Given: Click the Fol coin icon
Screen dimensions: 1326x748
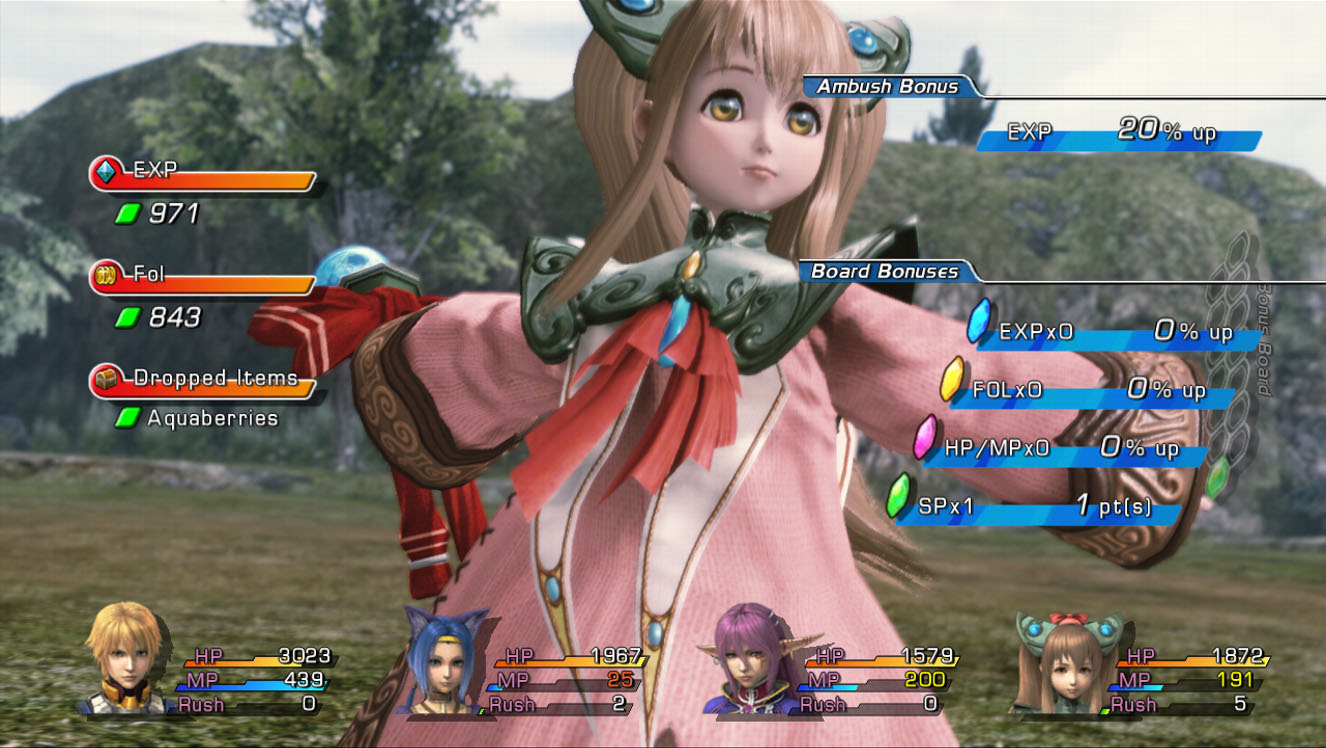Looking at the screenshot, I should [x=105, y=276].
